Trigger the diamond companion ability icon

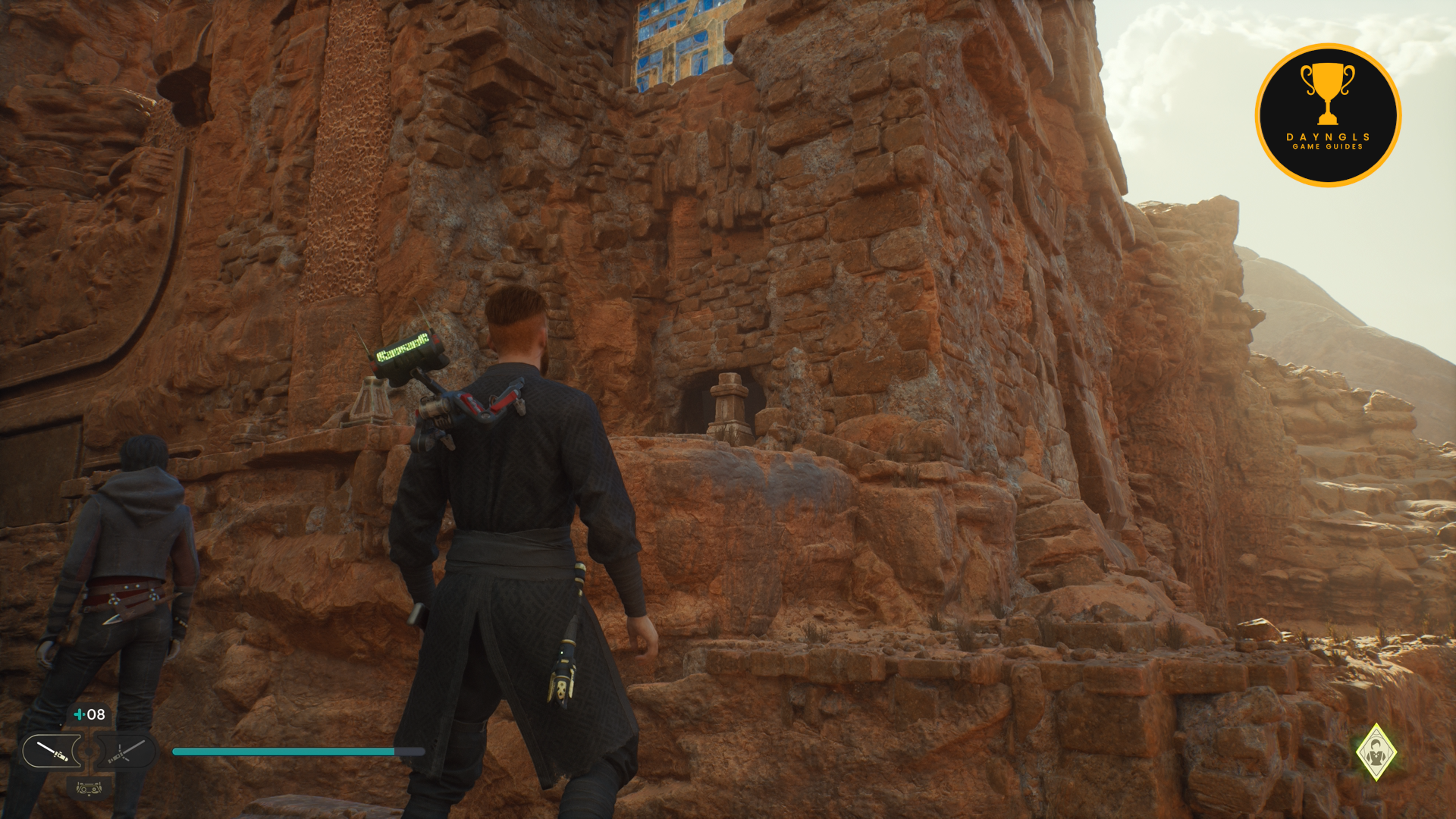(1376, 752)
